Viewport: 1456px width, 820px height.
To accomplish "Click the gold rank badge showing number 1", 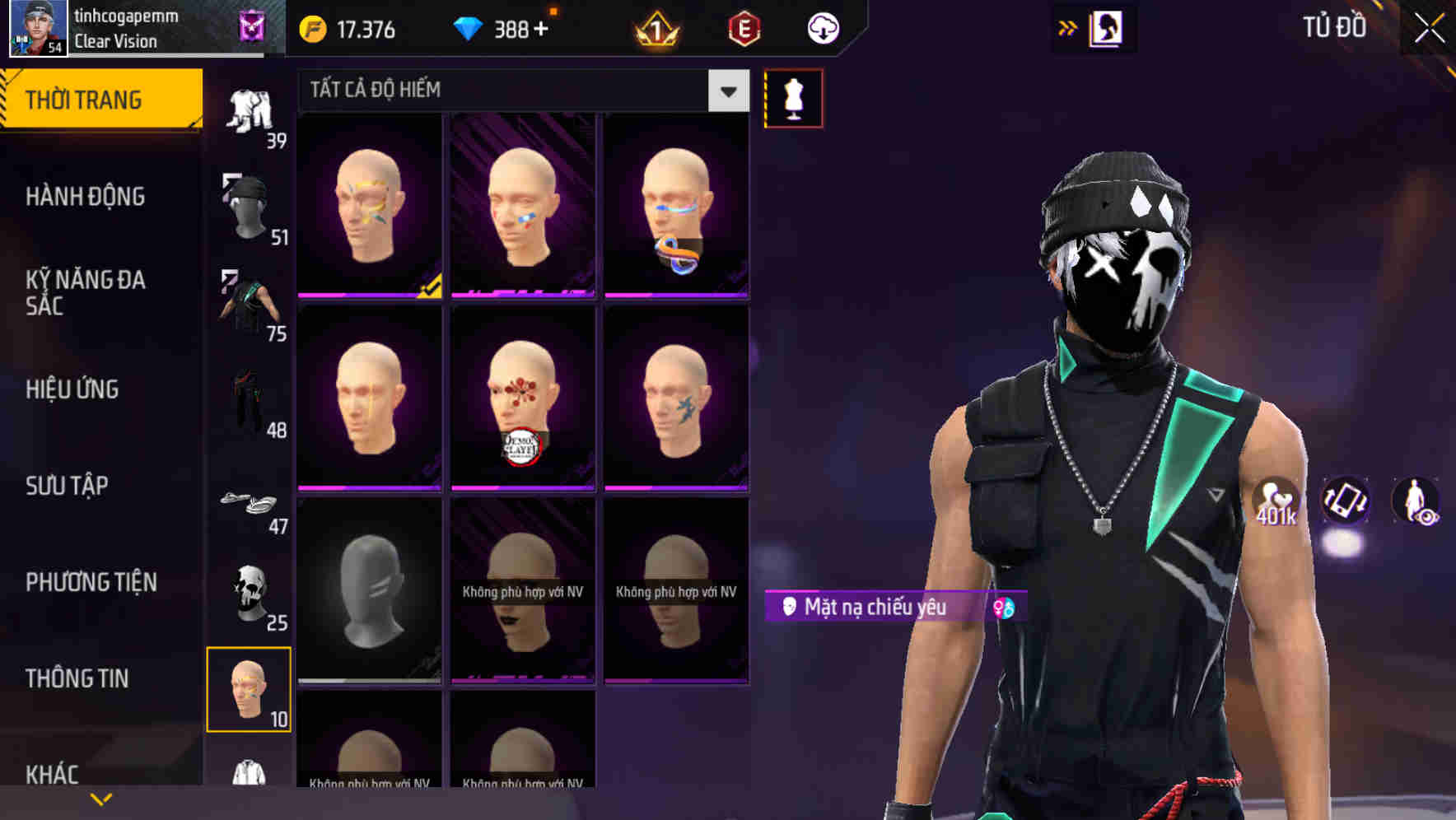I will 657,29.
